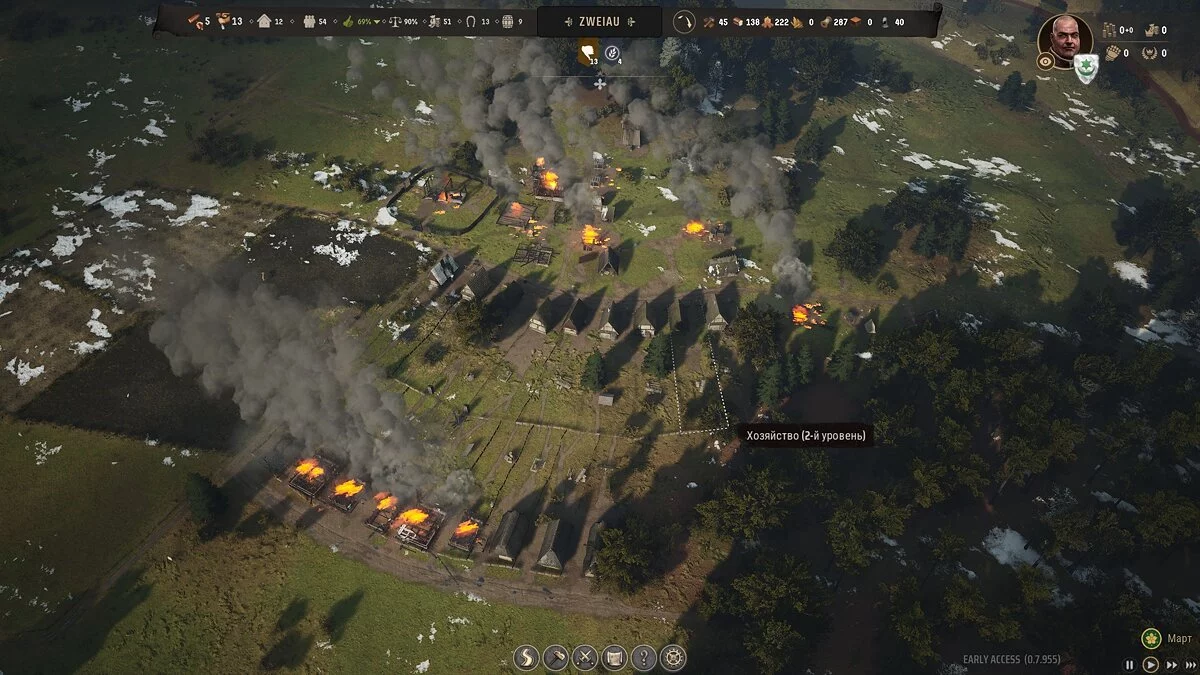This screenshot has height=675, width=1200.
Task: Select the Zweiau settlement name banner
Action: pyautogui.click(x=599, y=21)
